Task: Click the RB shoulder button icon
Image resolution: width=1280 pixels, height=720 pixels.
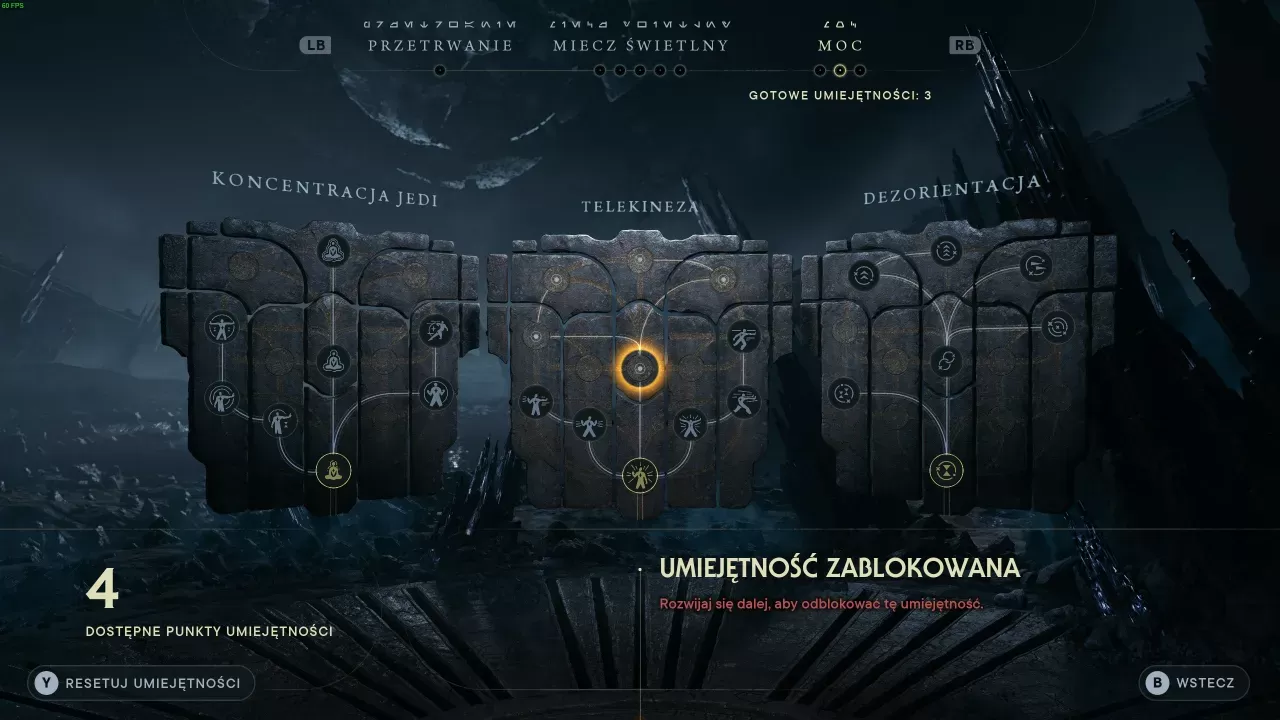Action: (962, 44)
